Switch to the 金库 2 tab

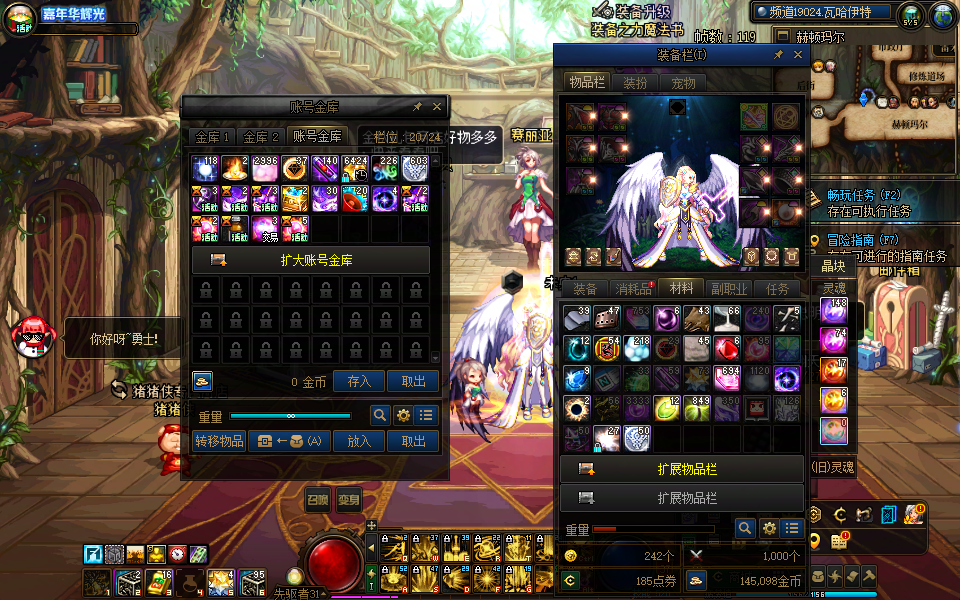(x=261, y=137)
